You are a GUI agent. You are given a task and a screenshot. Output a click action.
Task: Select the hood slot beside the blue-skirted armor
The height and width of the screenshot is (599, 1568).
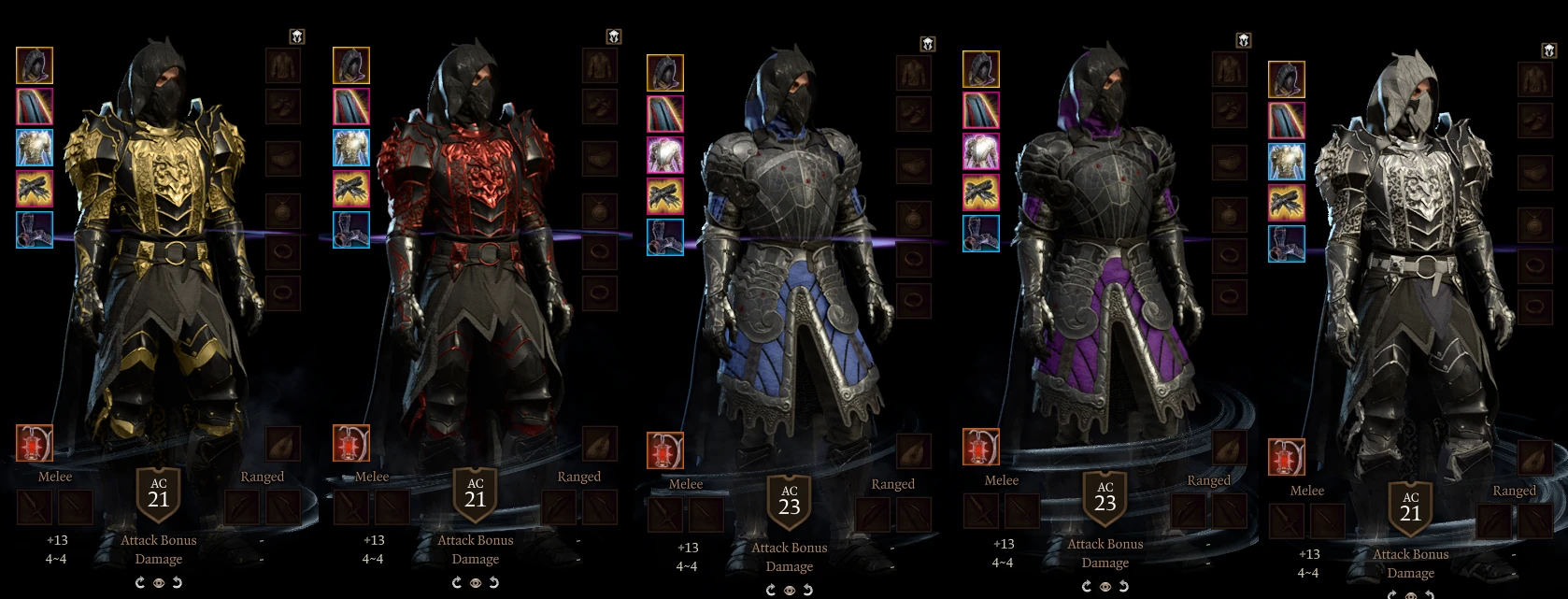tap(665, 73)
